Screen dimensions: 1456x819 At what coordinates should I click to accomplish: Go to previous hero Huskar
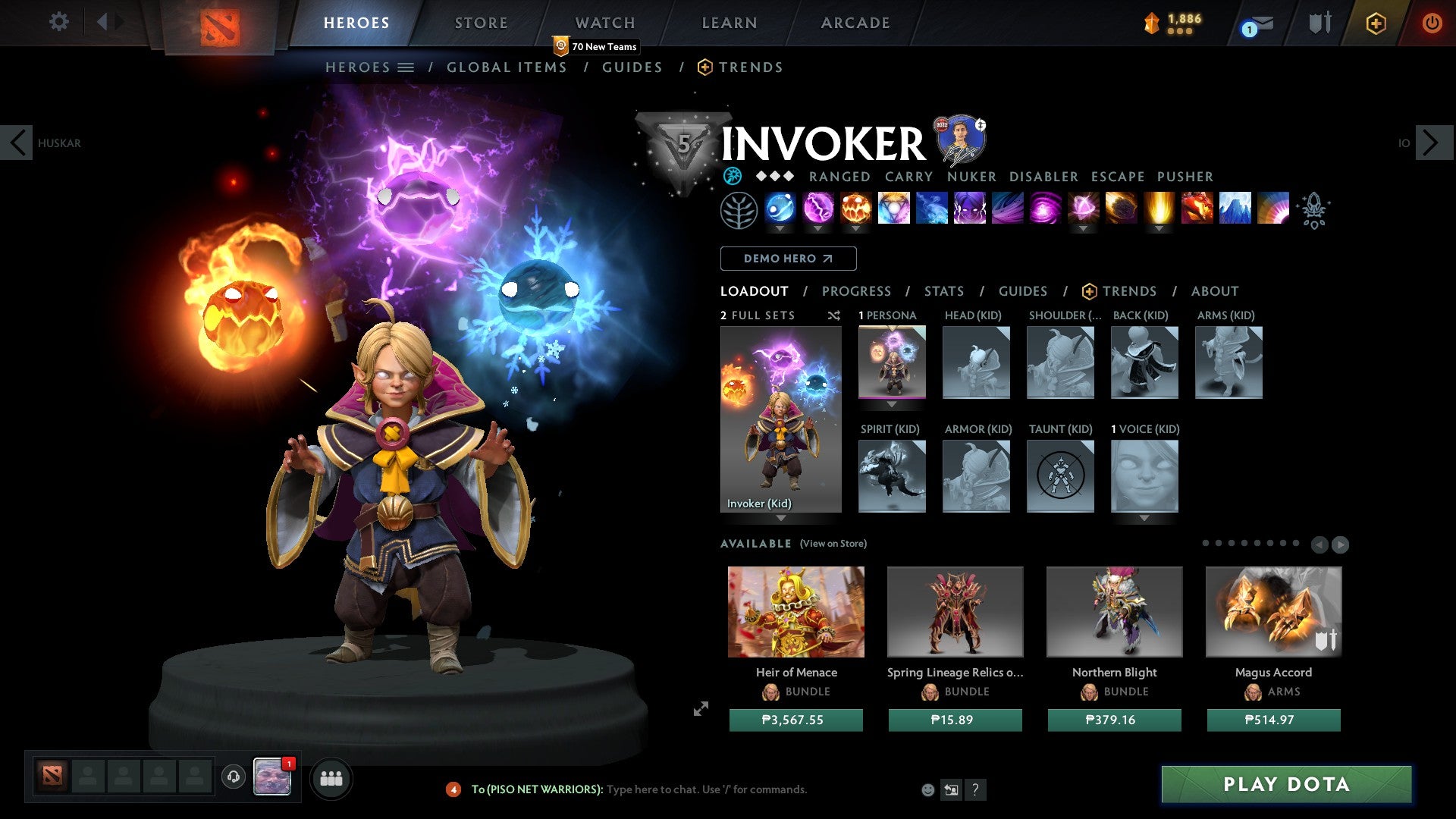tap(17, 143)
